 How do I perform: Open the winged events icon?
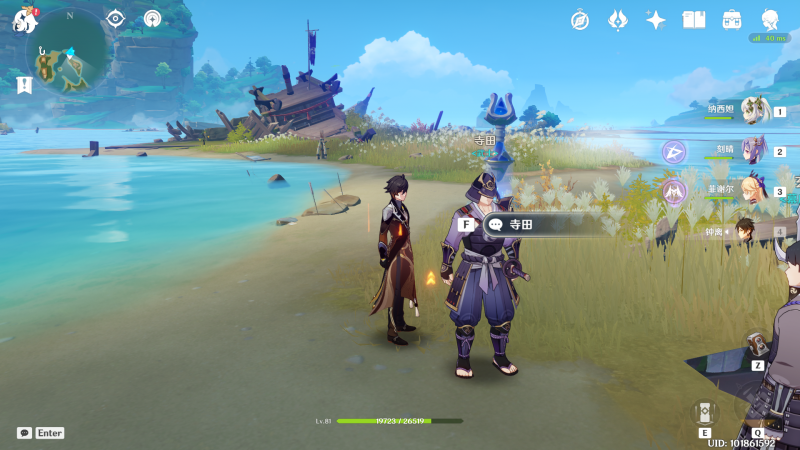click(x=618, y=20)
